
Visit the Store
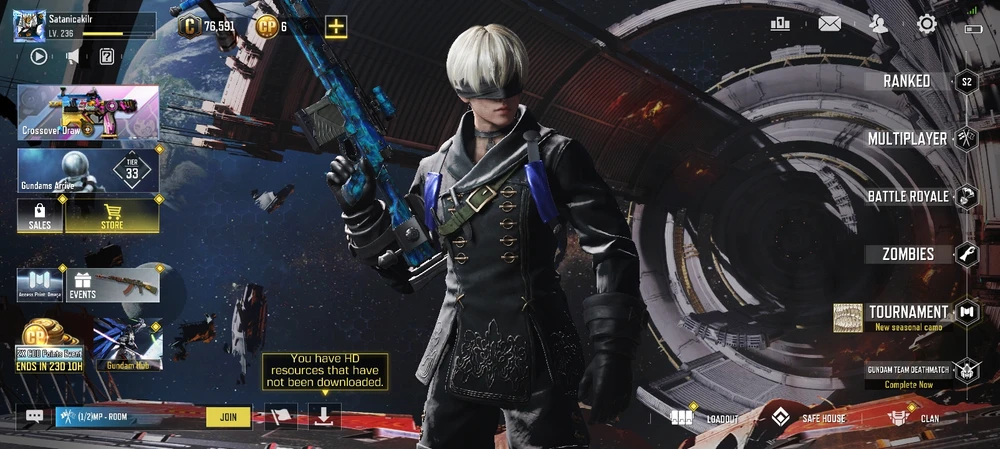(x=112, y=215)
